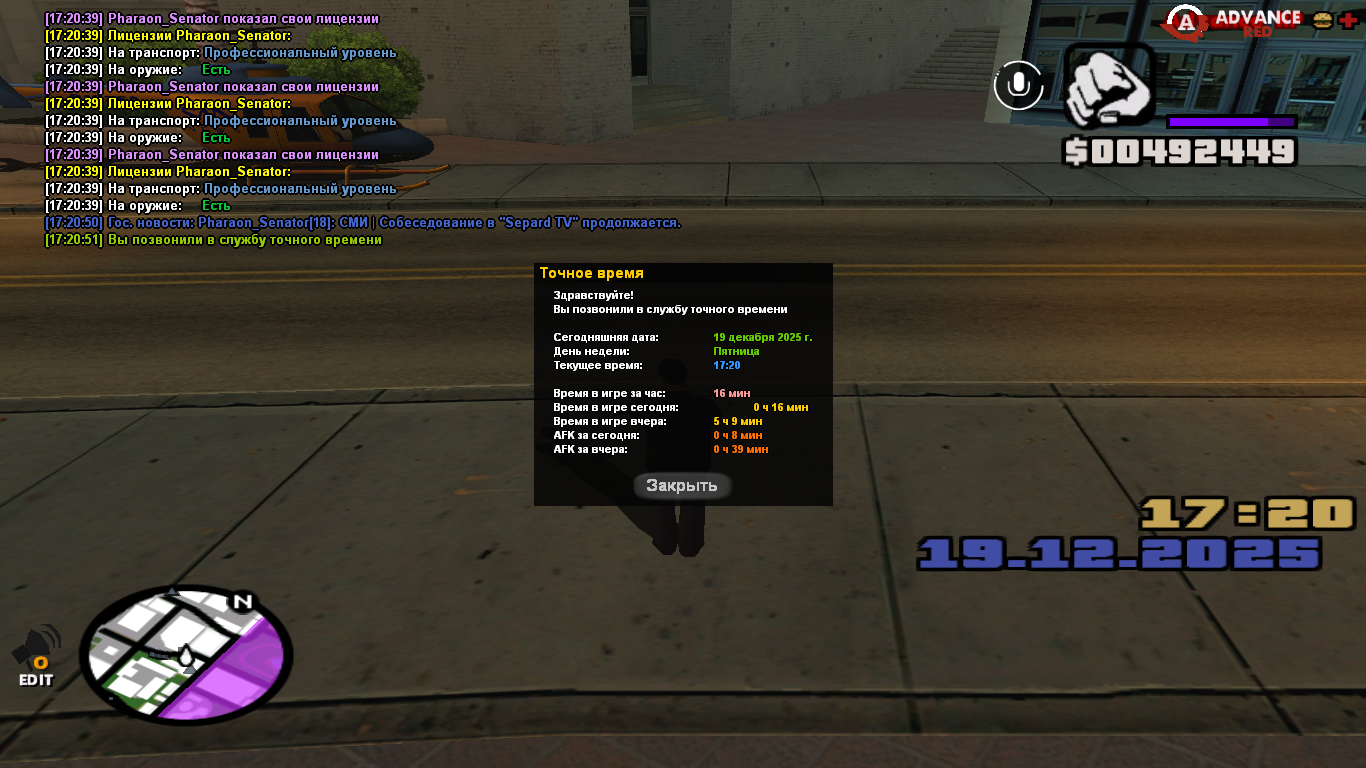Toggle the microphone voice chat icon
The height and width of the screenshot is (768, 1366).
[1018, 85]
